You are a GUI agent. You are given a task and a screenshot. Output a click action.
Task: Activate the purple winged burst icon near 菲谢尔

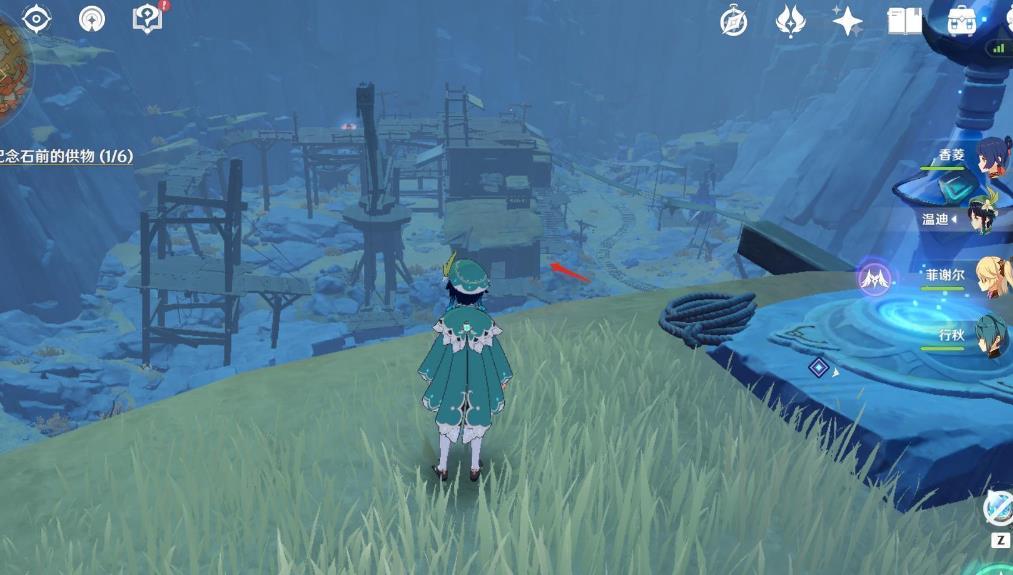874,277
